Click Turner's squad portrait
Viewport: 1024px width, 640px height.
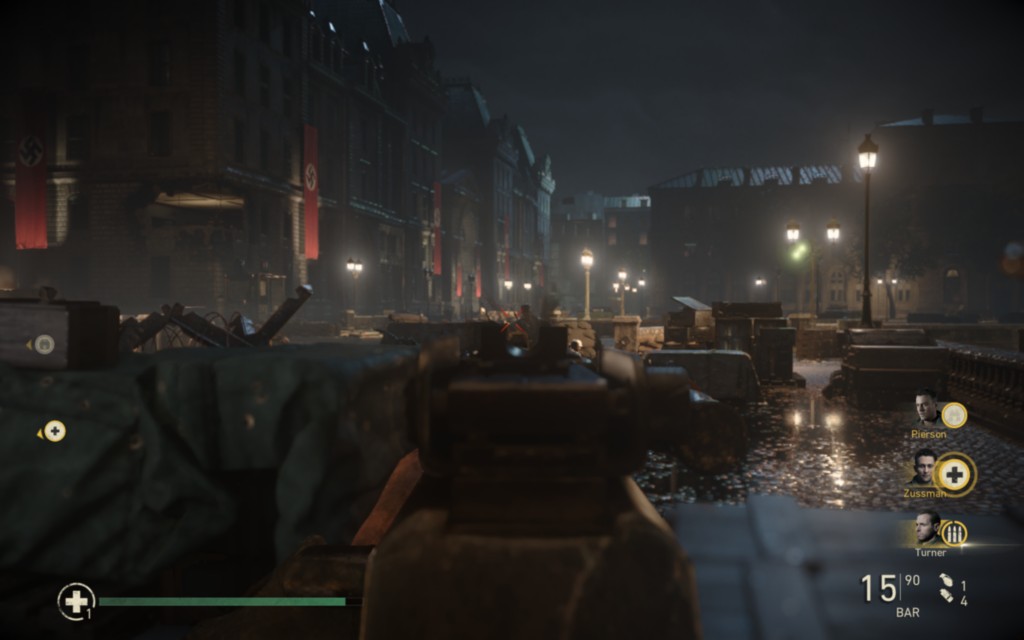(x=927, y=527)
